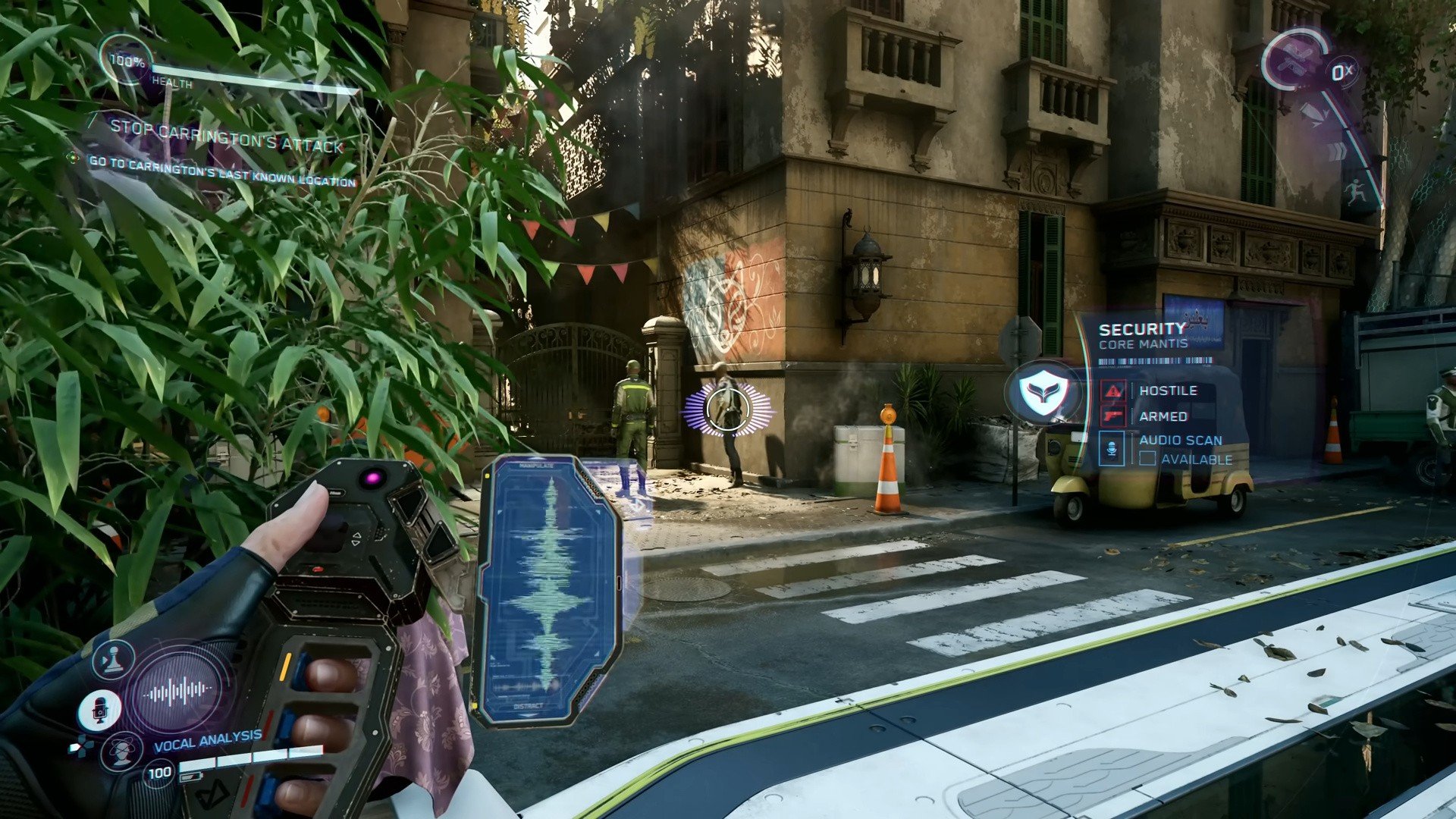Click the Vocal Analysis waveform dial
Image resolution: width=1456 pixels, height=819 pixels.
pyautogui.click(x=179, y=691)
